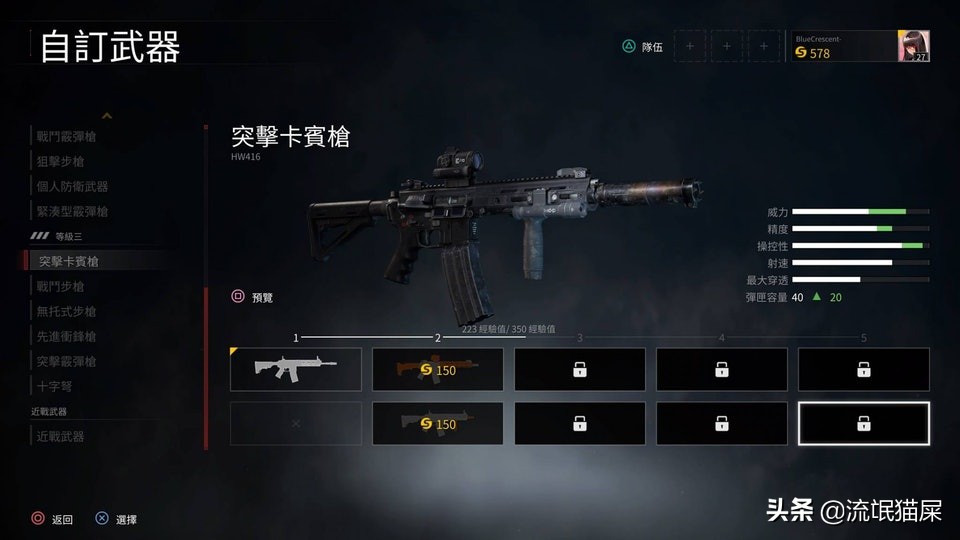Choose 狙擊步槍 from the weapon list

[60, 161]
